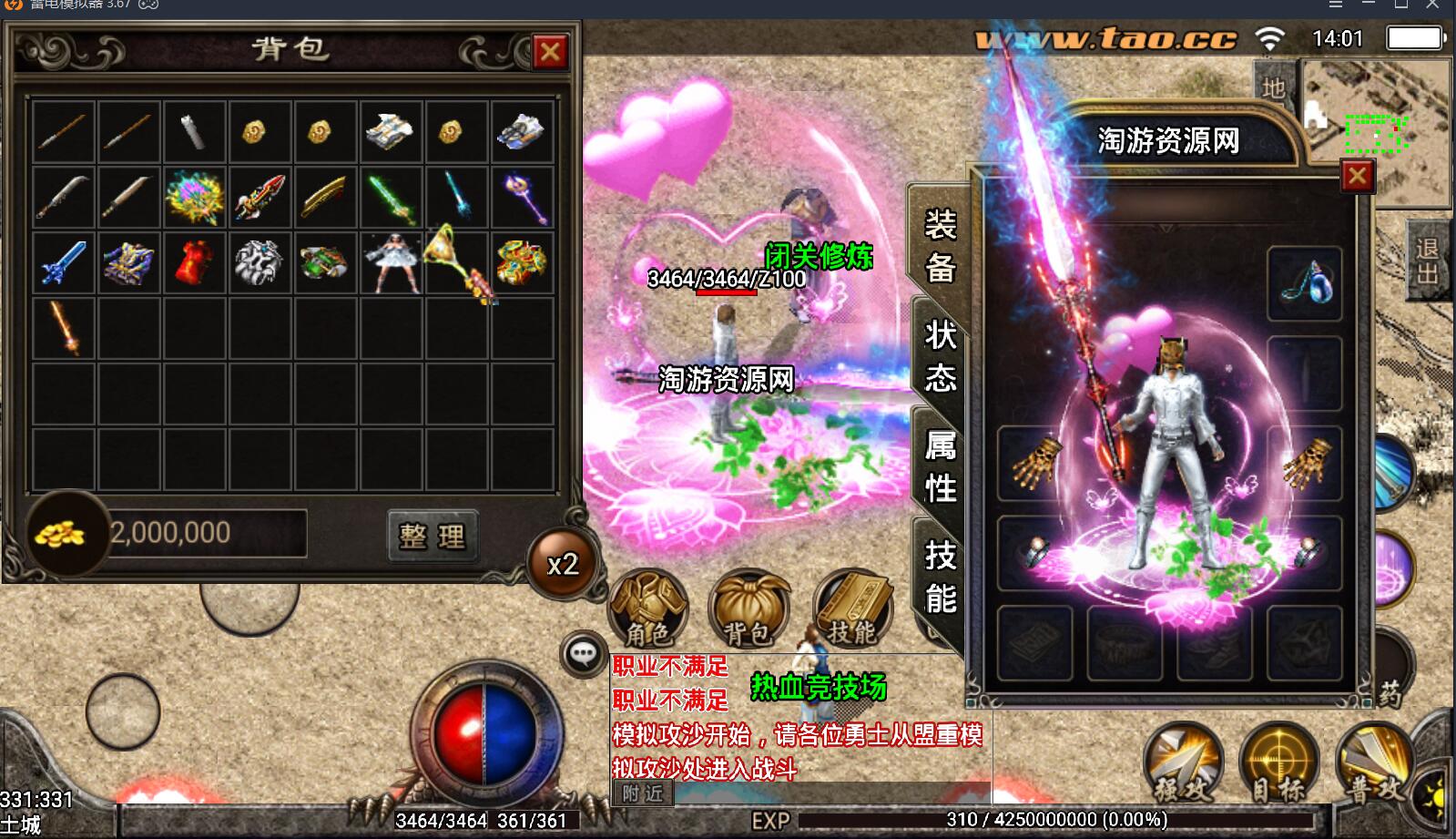Select the white dress item slot
Screen dimensions: 1456x839
[392, 263]
